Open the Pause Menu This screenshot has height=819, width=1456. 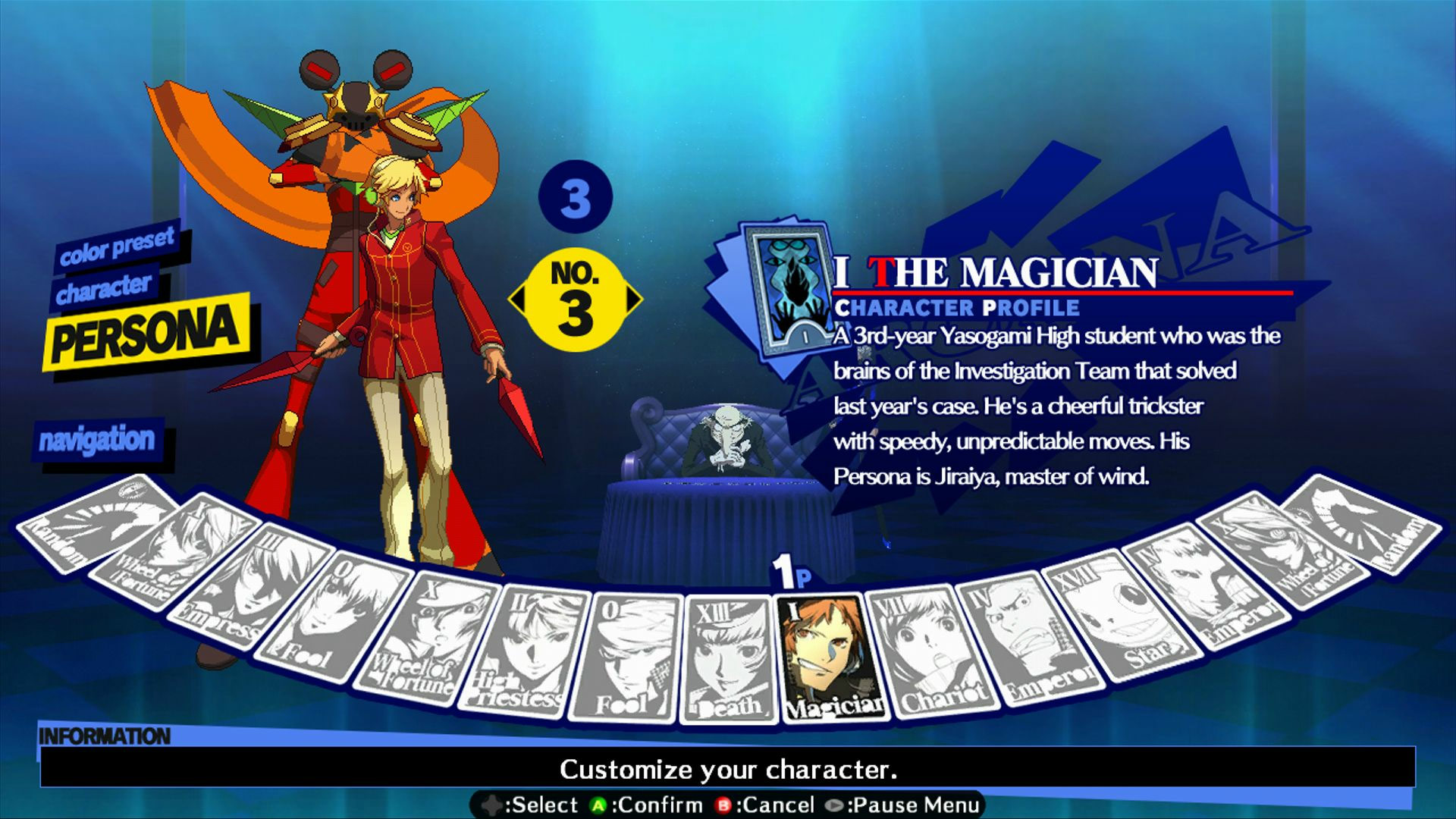(x=902, y=805)
